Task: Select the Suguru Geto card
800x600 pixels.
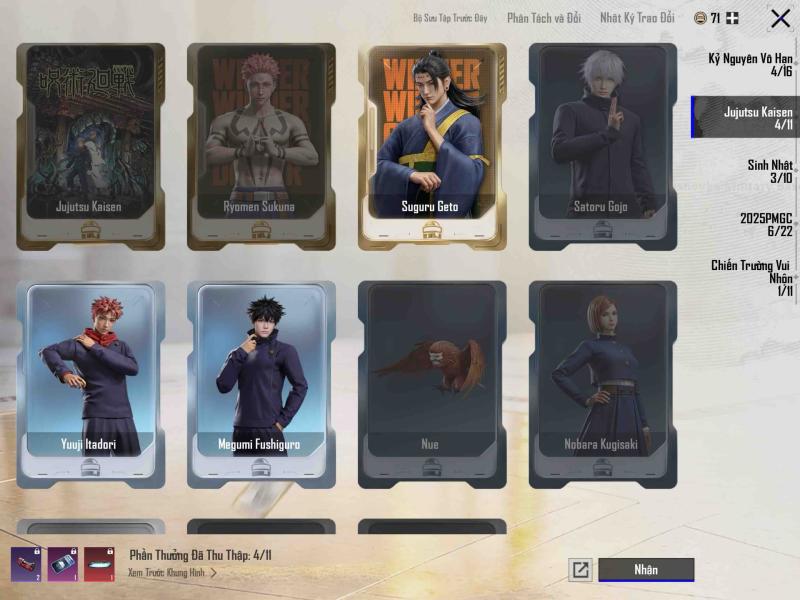Action: click(432, 146)
